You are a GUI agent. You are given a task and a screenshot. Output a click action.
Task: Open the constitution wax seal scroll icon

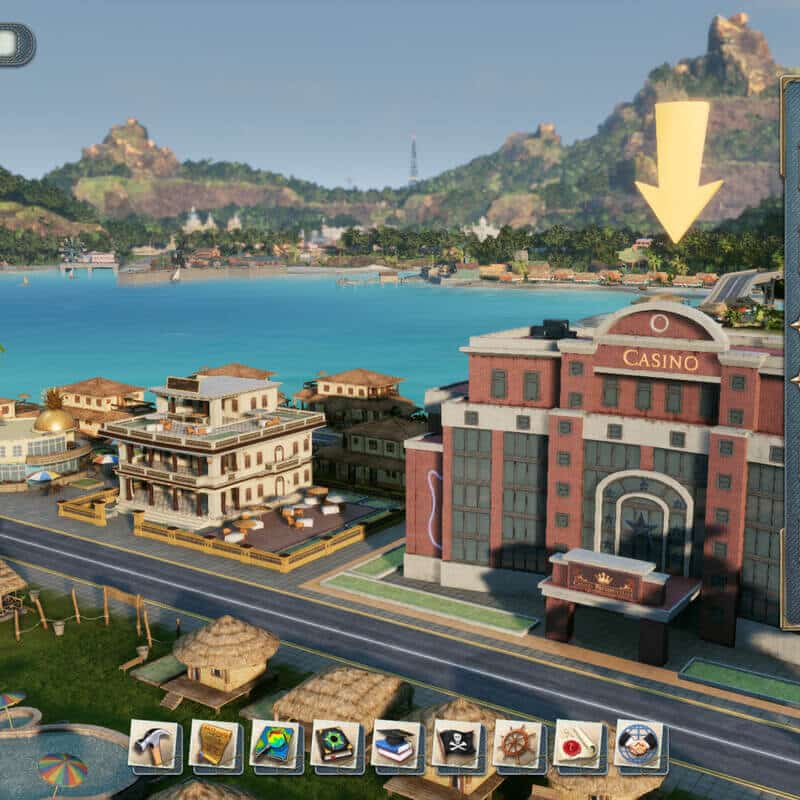click(x=578, y=744)
